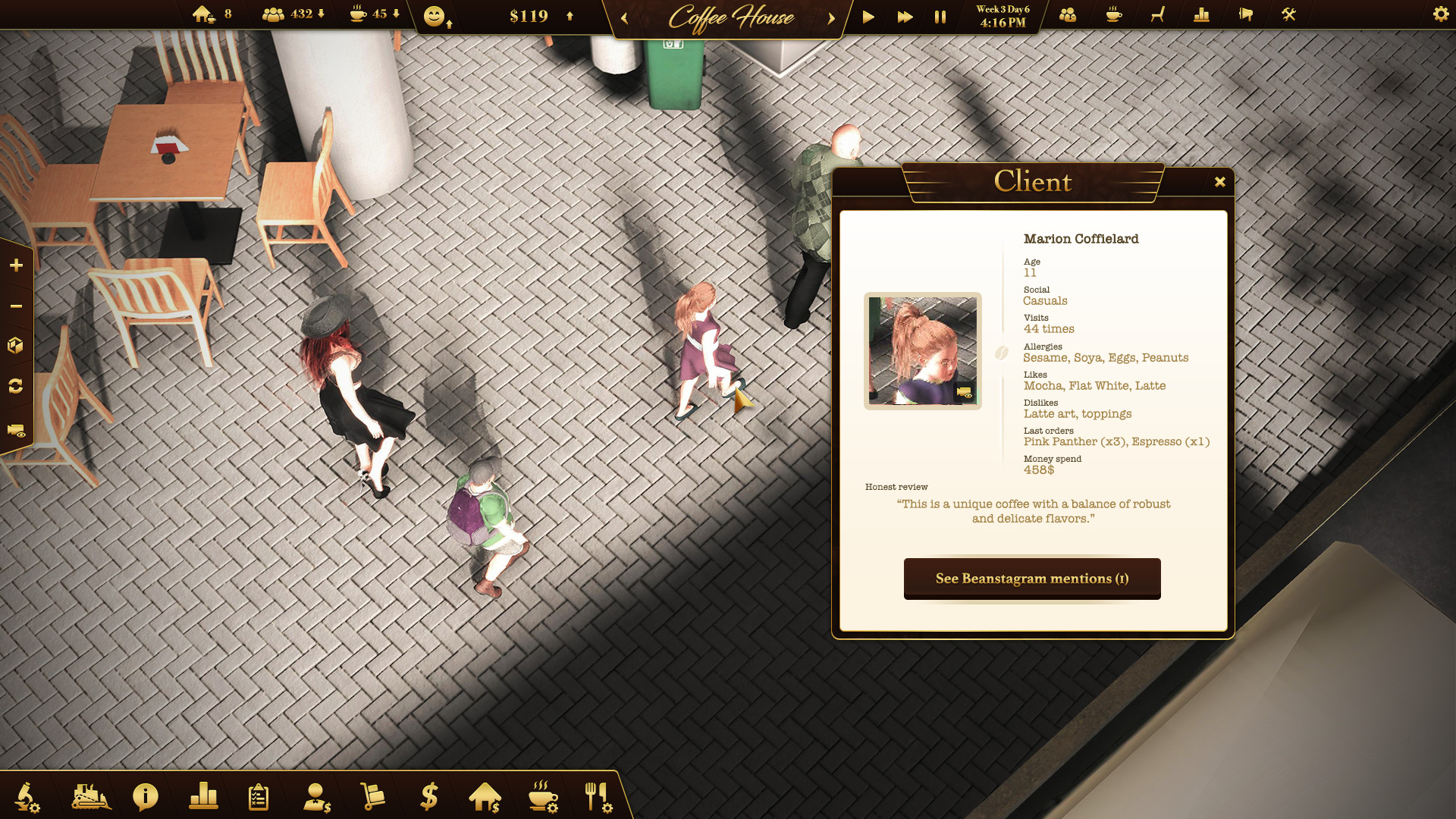This screenshot has width=1456, height=819.
Task: Open the furniture/chair shop panel
Action: 1157,14
